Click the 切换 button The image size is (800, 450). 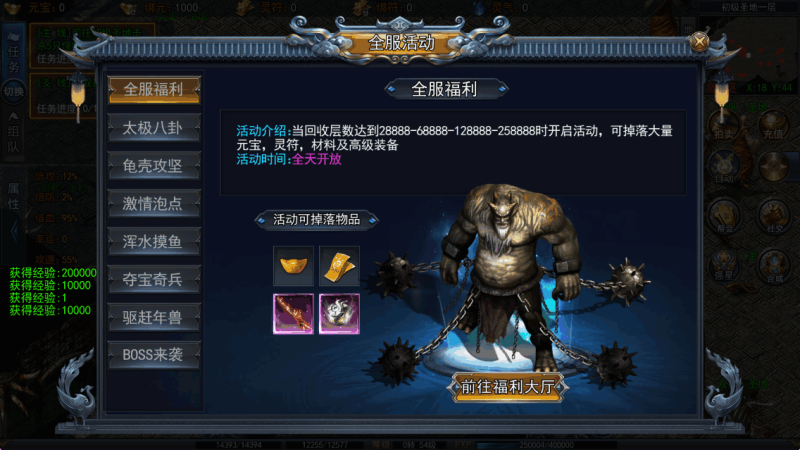coord(14,92)
